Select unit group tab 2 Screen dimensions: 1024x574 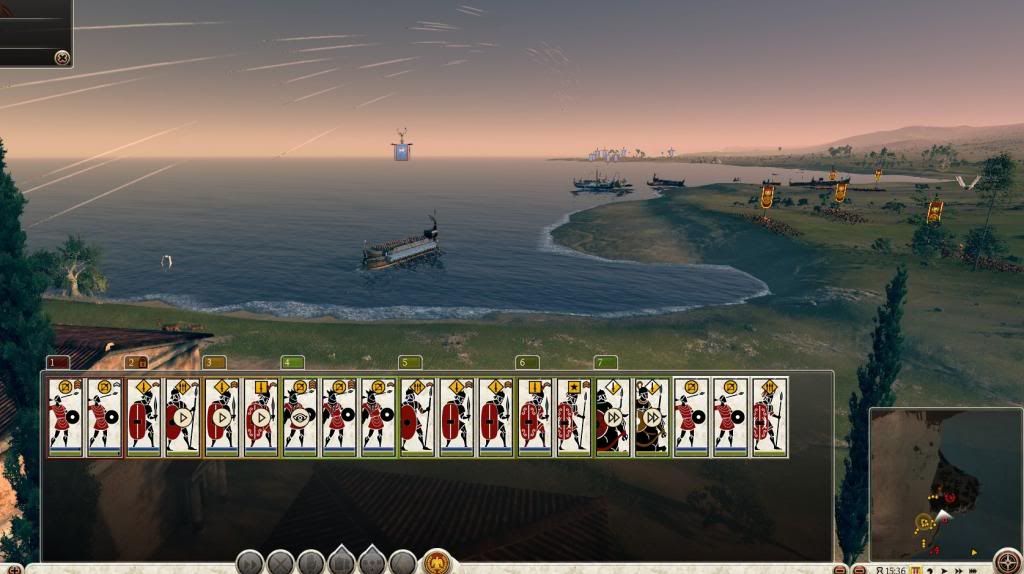[x=136, y=362]
